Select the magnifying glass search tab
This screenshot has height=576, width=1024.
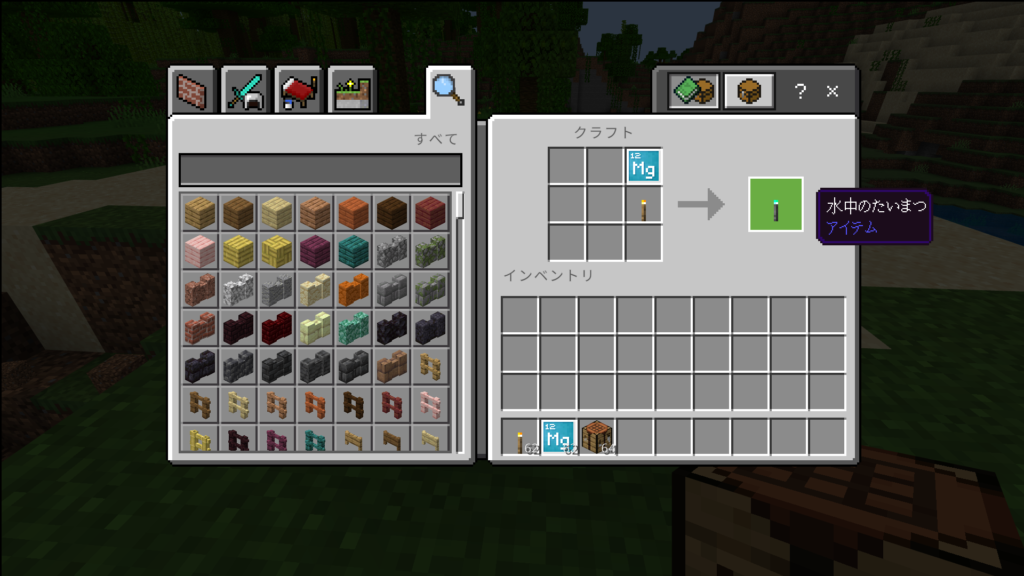pos(447,90)
